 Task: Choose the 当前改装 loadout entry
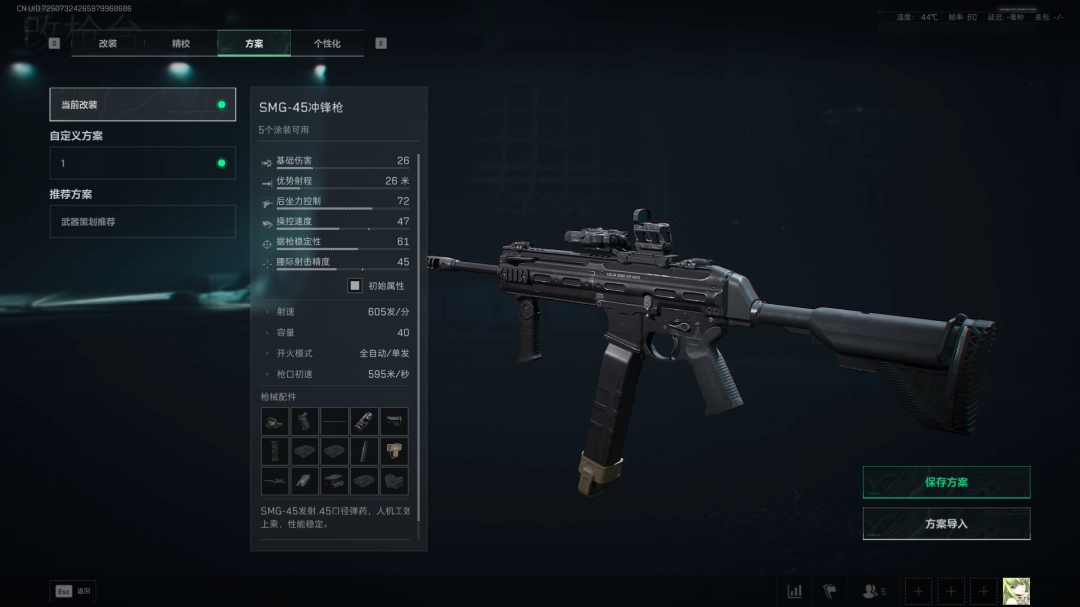(142, 104)
